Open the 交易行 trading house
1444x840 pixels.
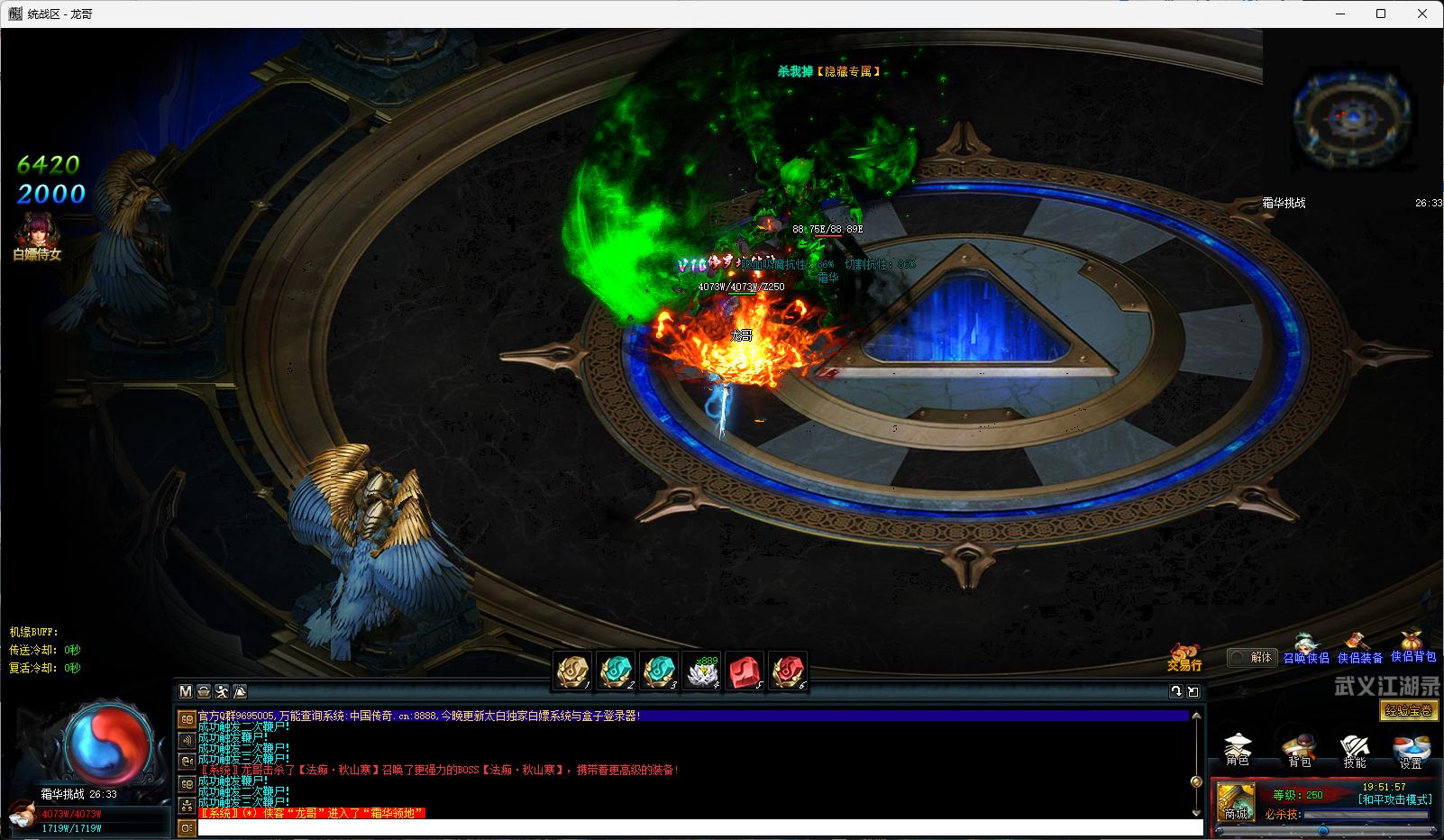(1184, 657)
